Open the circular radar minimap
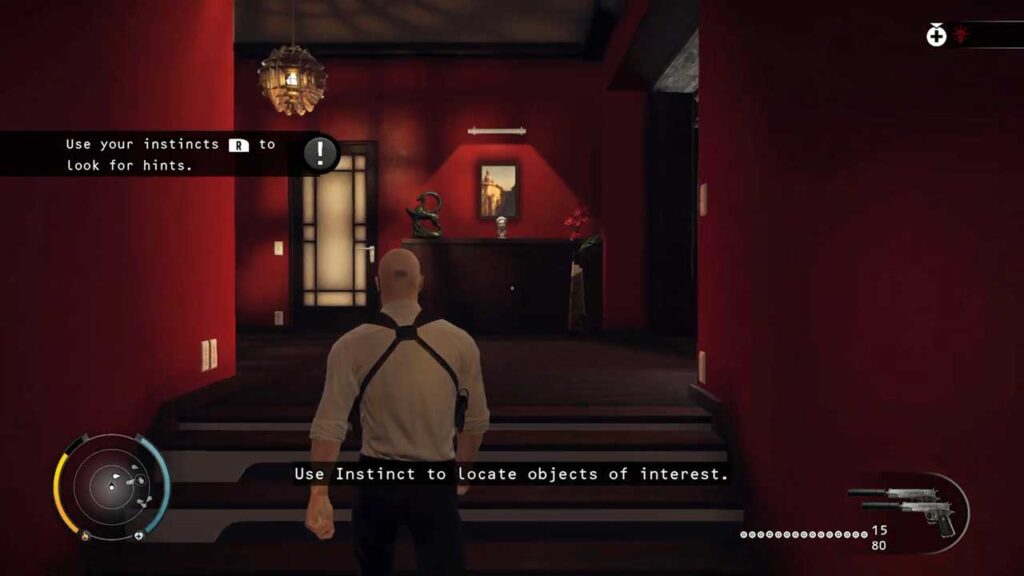1024x576 pixels. tap(111, 487)
